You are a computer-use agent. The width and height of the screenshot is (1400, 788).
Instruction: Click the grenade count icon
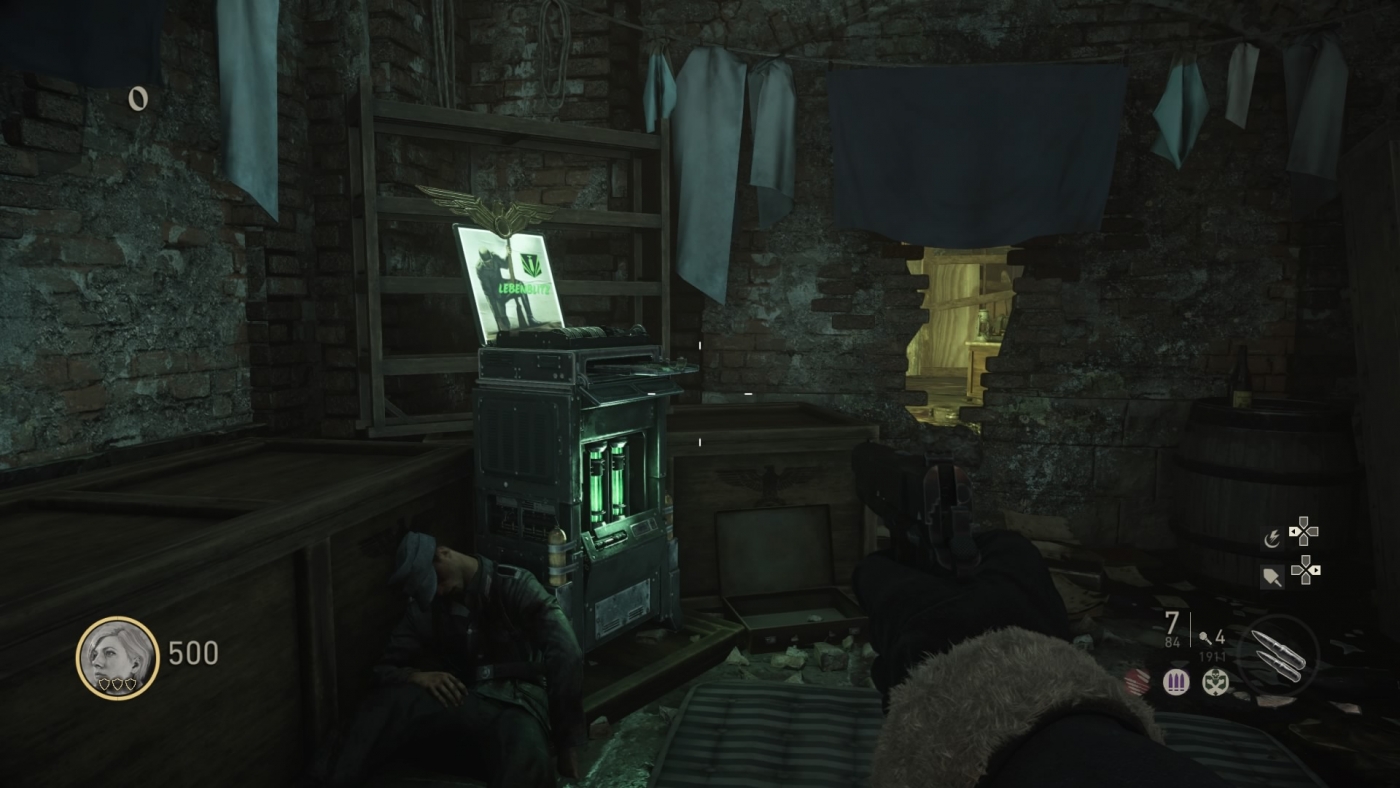(1204, 638)
